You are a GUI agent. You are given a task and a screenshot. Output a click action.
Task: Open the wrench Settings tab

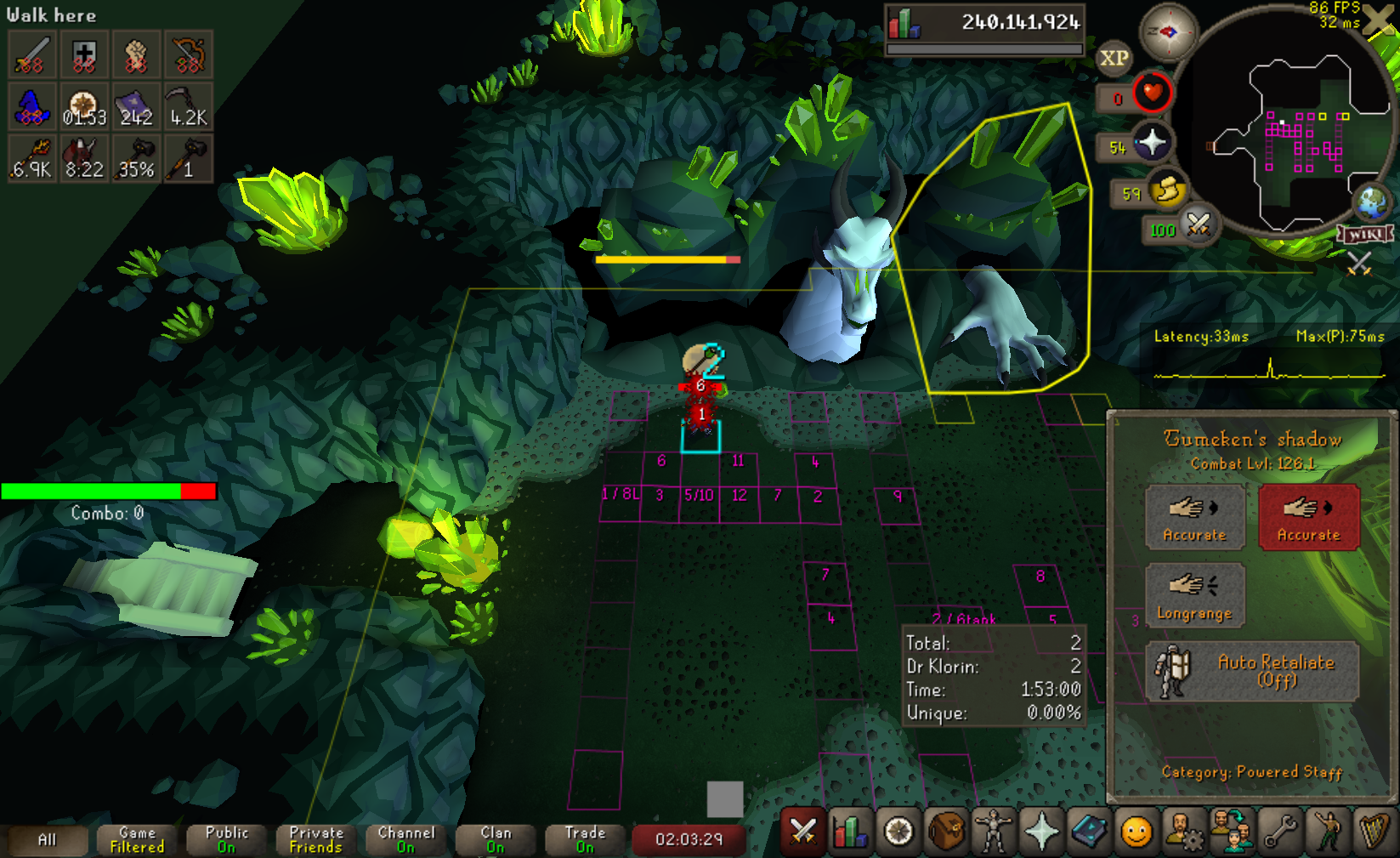[x=1280, y=832]
